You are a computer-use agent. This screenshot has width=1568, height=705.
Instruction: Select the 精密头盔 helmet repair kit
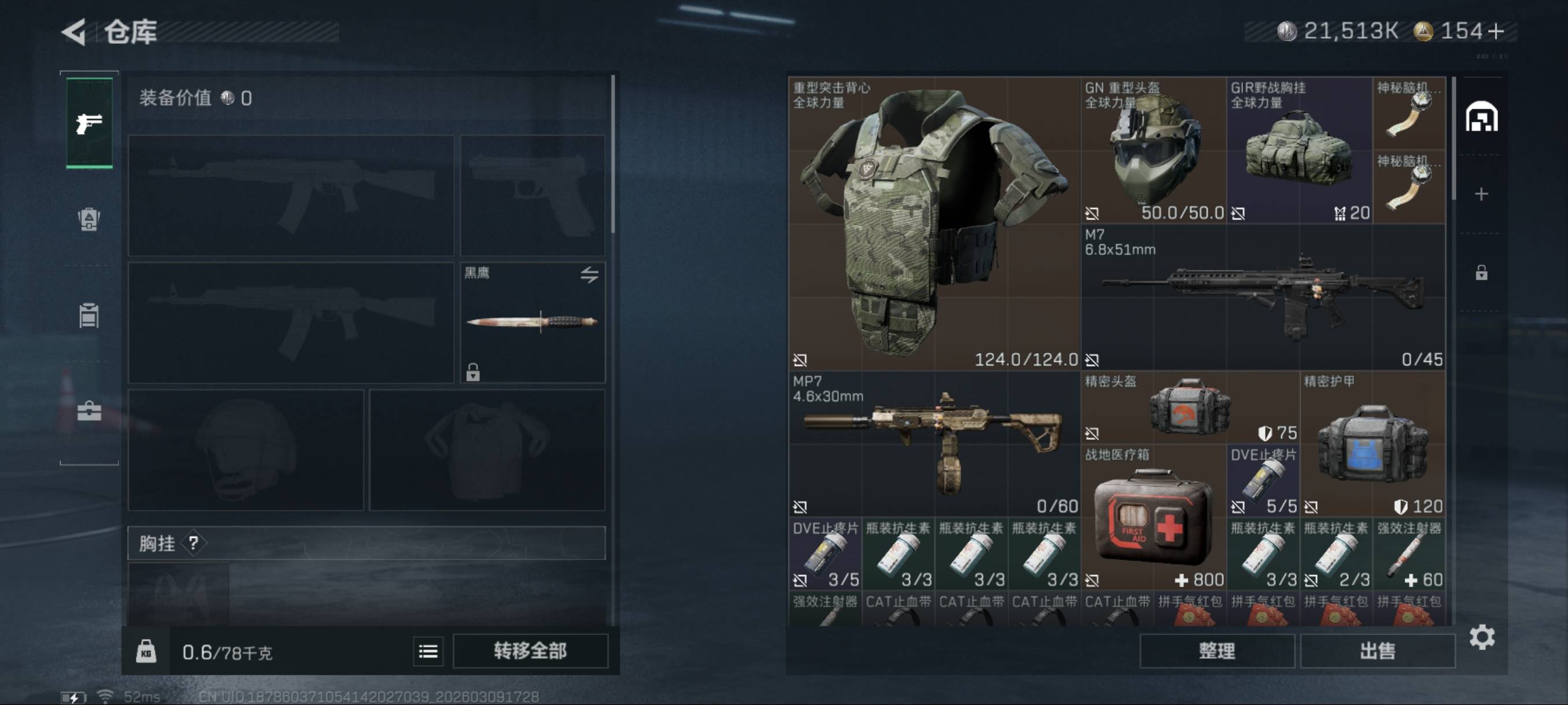[1189, 407]
